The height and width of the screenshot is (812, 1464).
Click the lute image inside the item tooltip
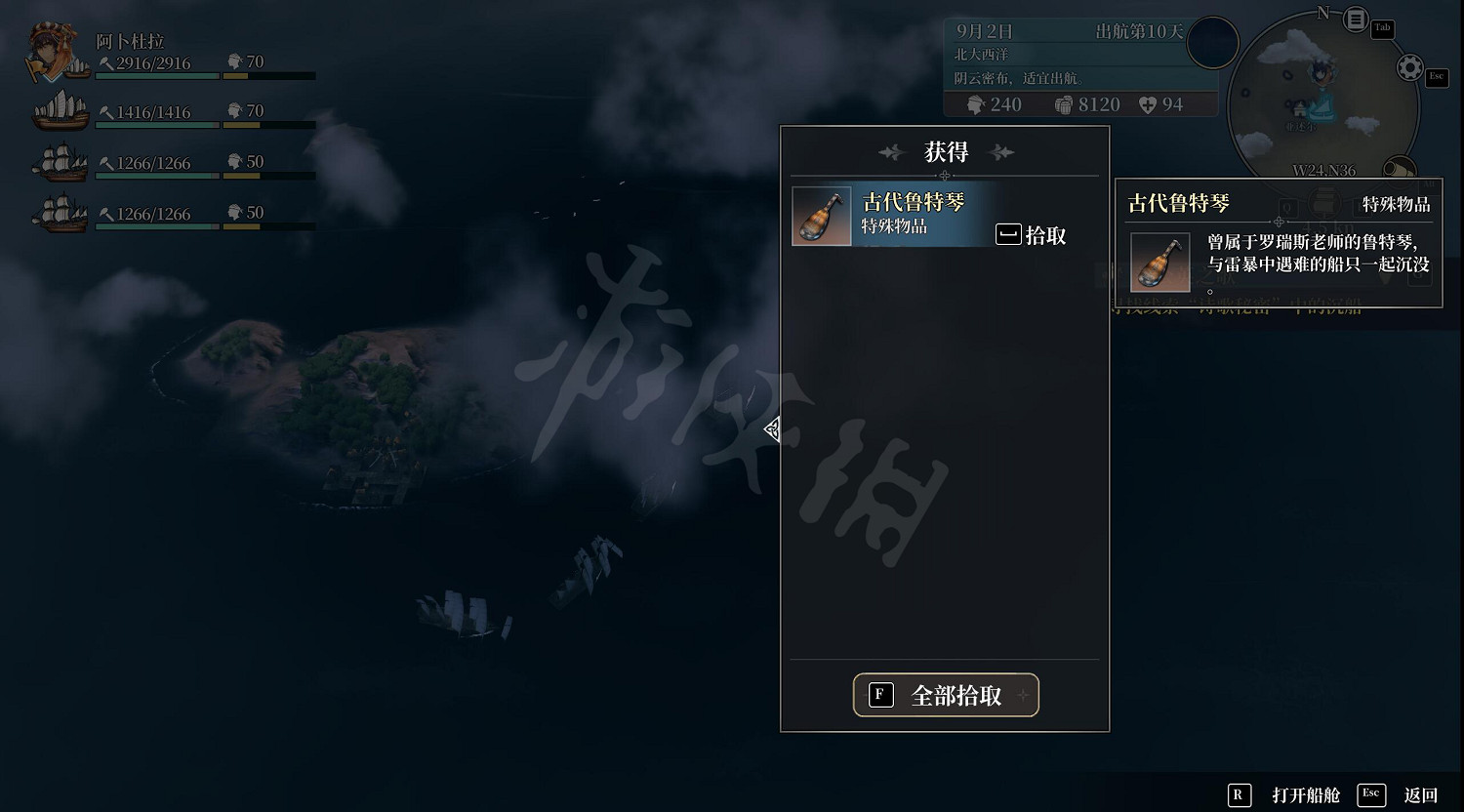tap(1159, 262)
